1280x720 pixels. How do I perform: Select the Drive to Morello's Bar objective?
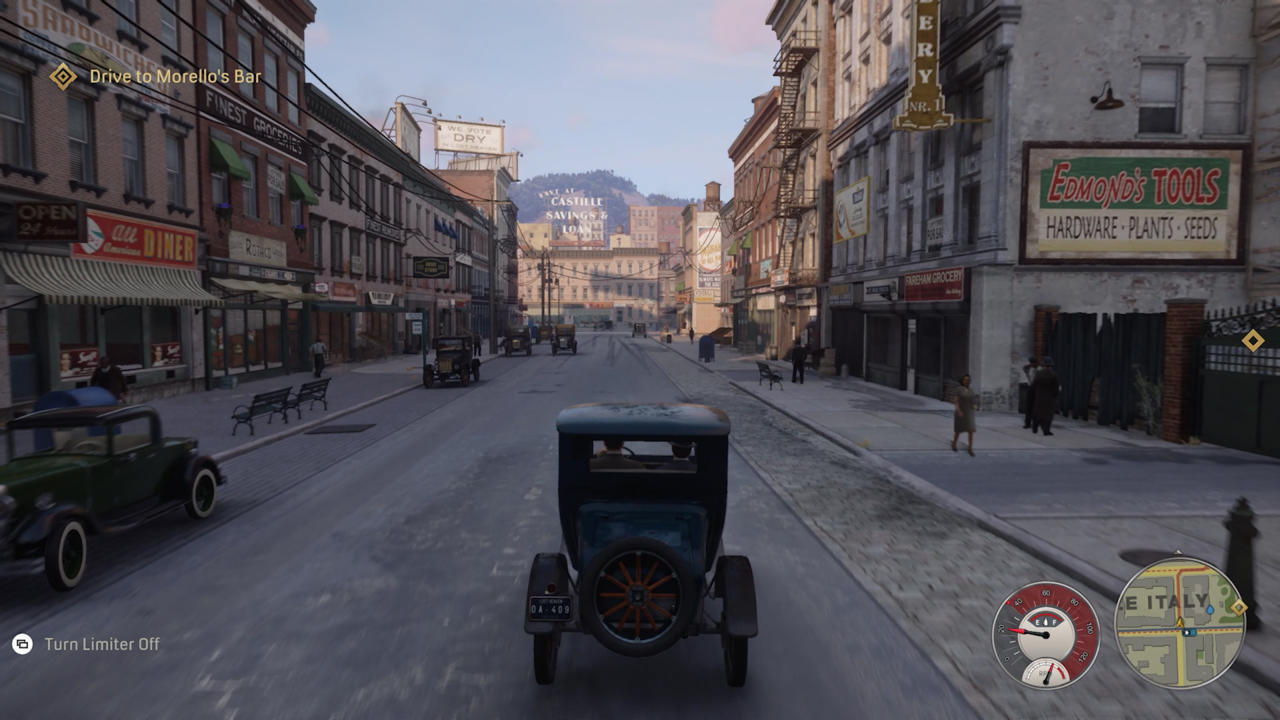point(175,76)
